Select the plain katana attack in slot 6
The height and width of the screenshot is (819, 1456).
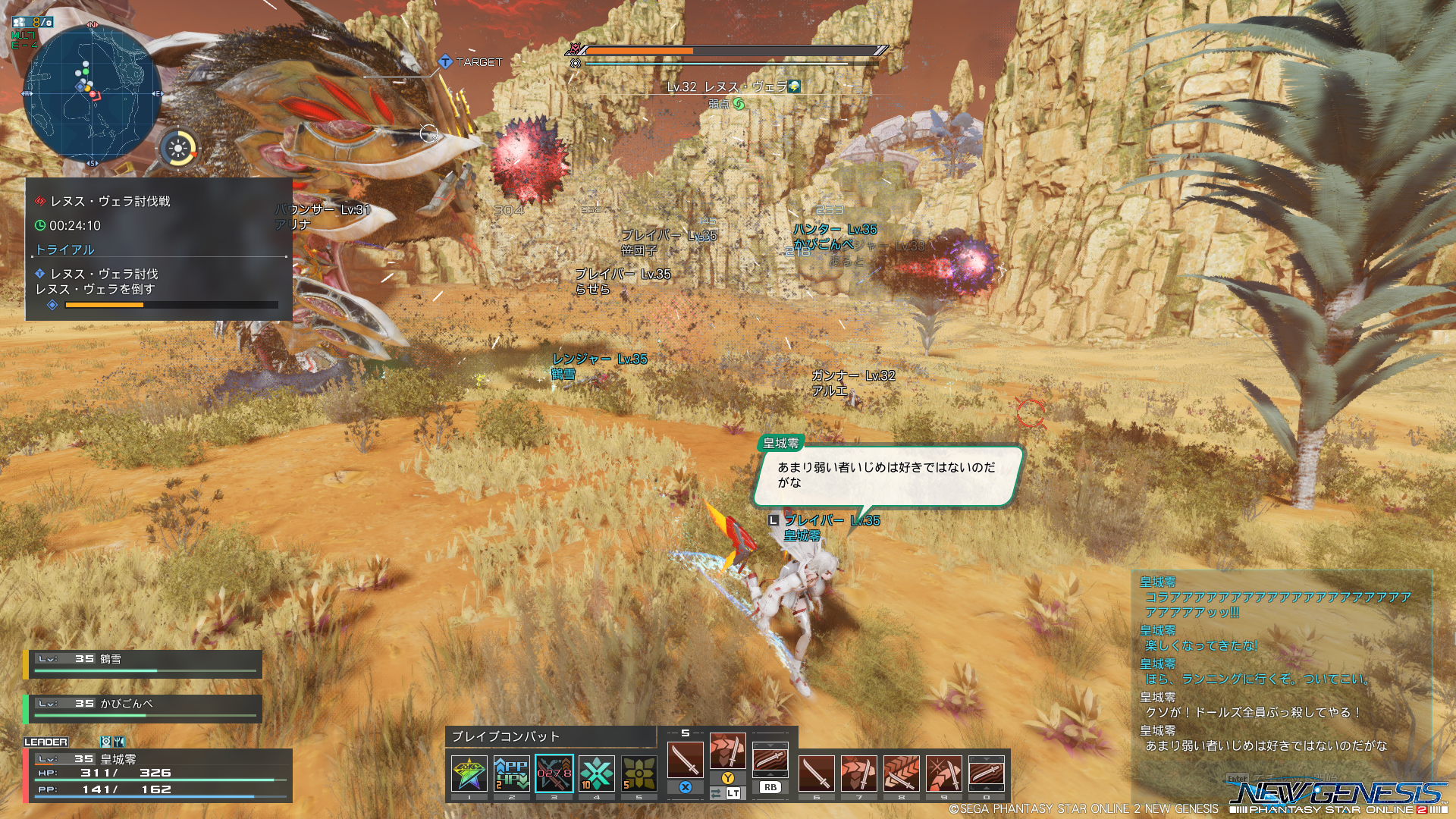pos(817,773)
